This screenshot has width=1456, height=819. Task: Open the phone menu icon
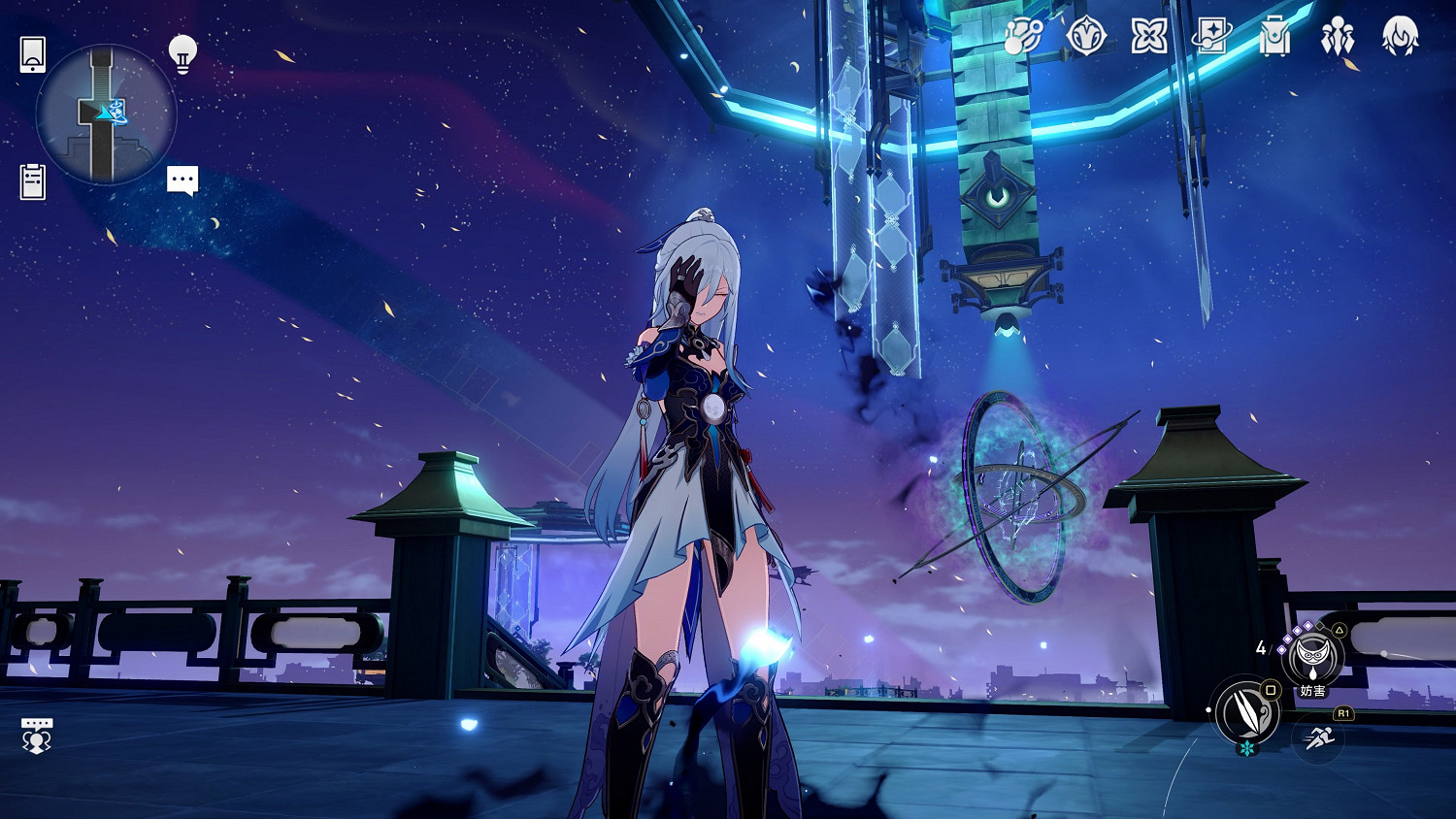[x=32, y=55]
